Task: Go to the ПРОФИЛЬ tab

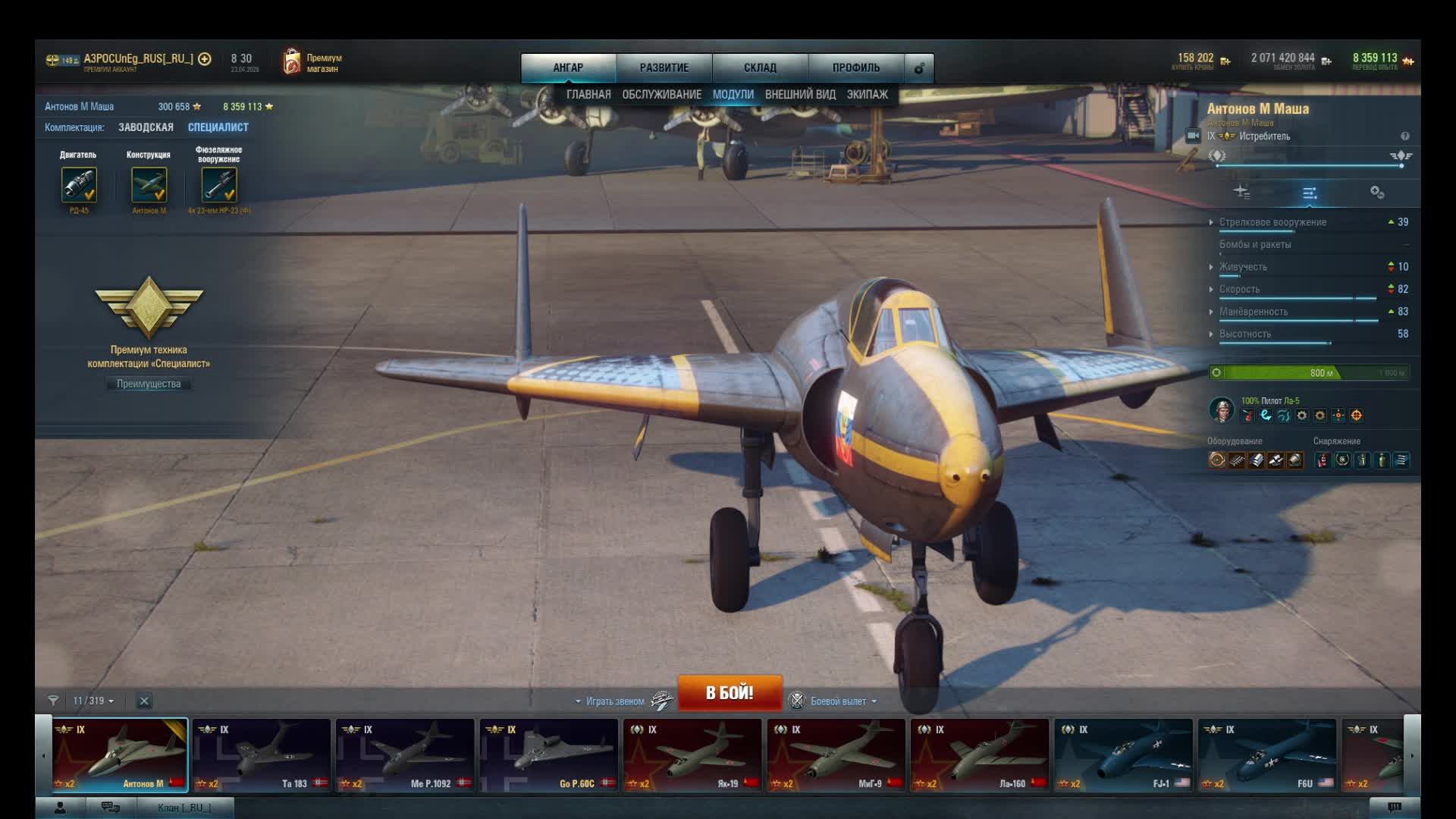Action: tap(855, 67)
